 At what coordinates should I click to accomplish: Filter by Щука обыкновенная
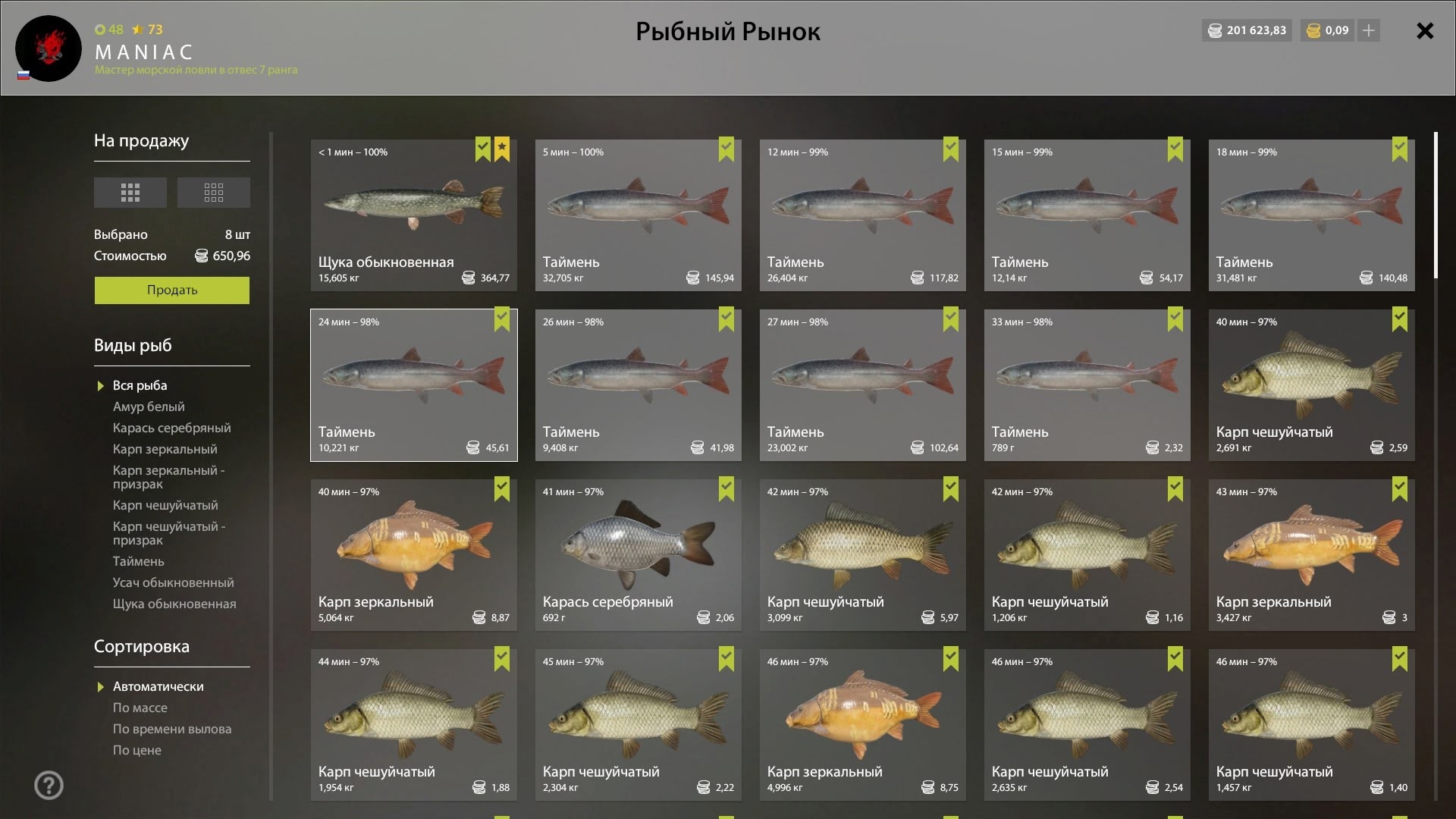coord(174,604)
